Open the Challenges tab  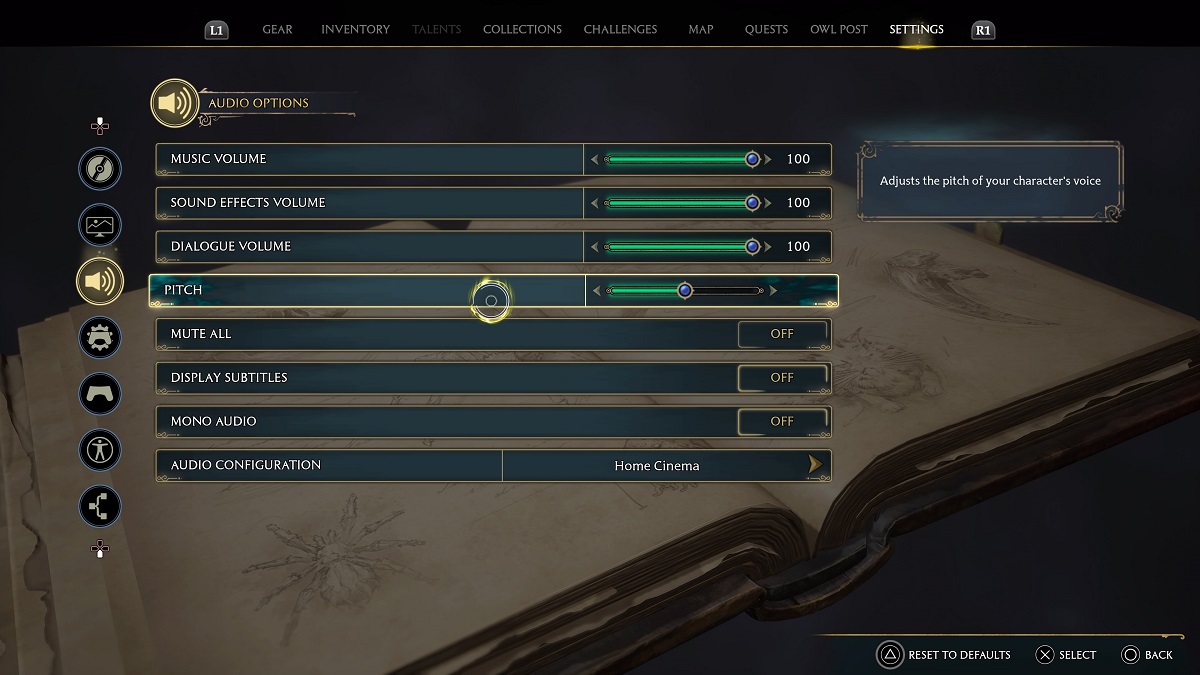pos(620,29)
